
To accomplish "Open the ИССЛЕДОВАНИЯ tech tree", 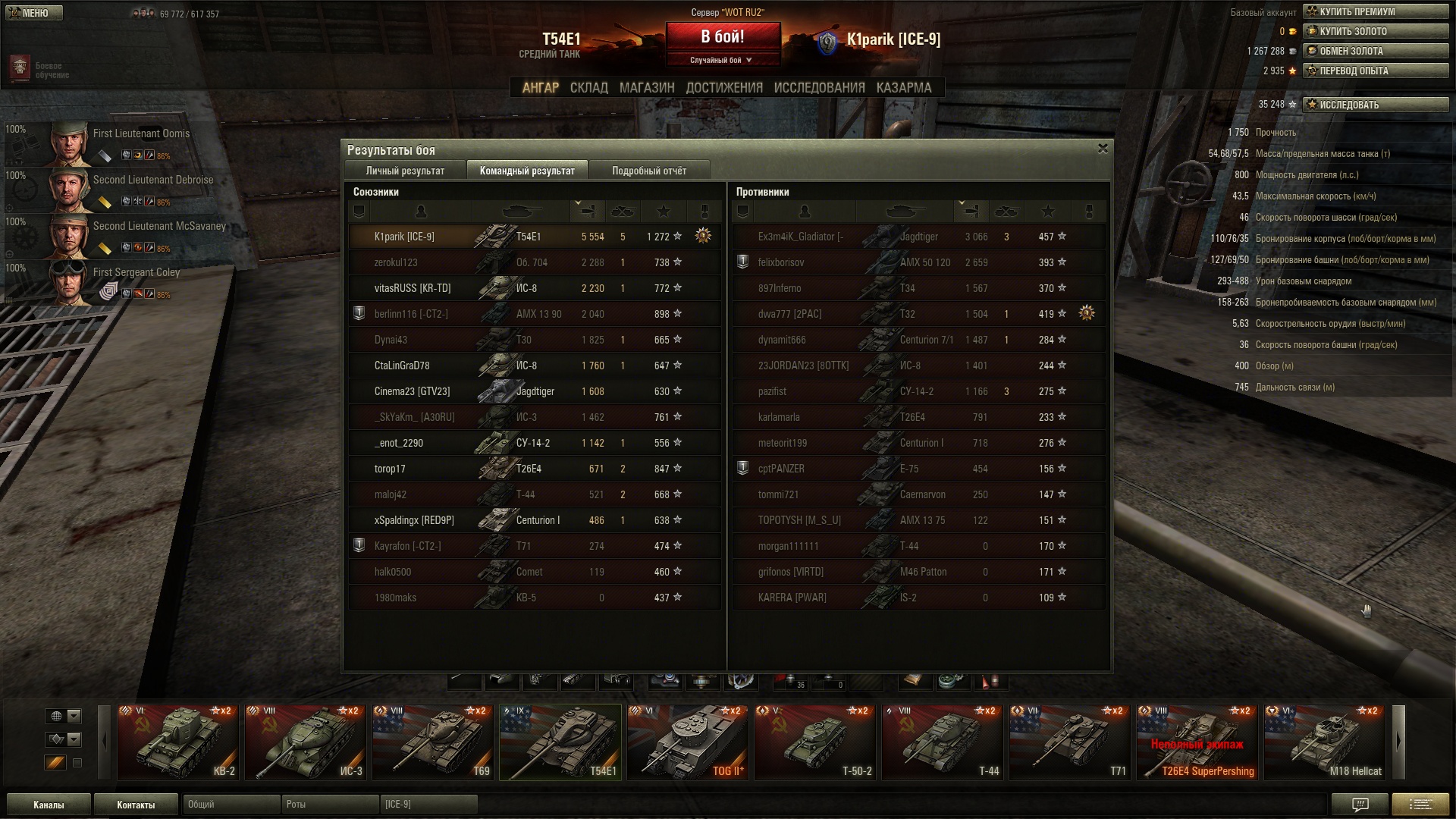I will (x=819, y=88).
